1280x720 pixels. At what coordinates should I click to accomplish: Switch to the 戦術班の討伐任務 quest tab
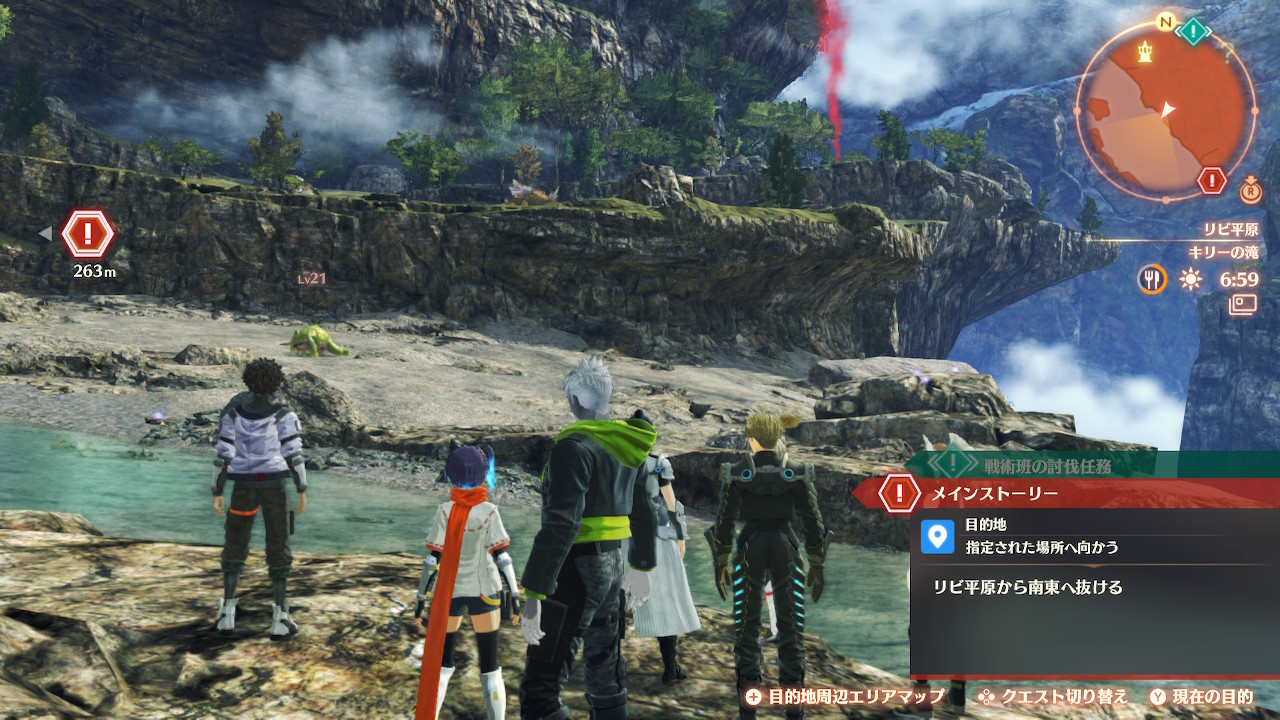pos(1046,464)
